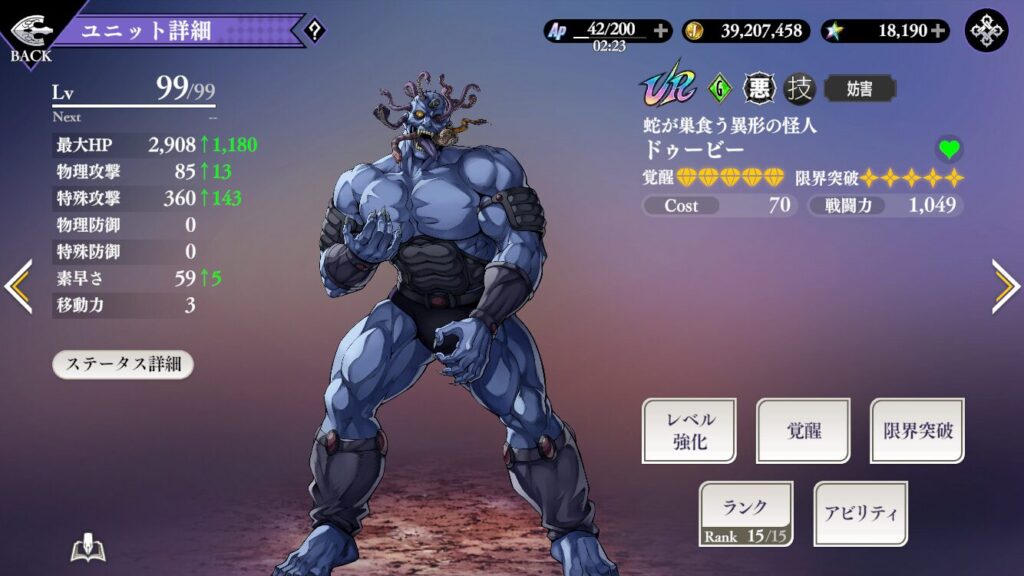
Task: Open the book and pen profile icon
Action: (x=88, y=549)
